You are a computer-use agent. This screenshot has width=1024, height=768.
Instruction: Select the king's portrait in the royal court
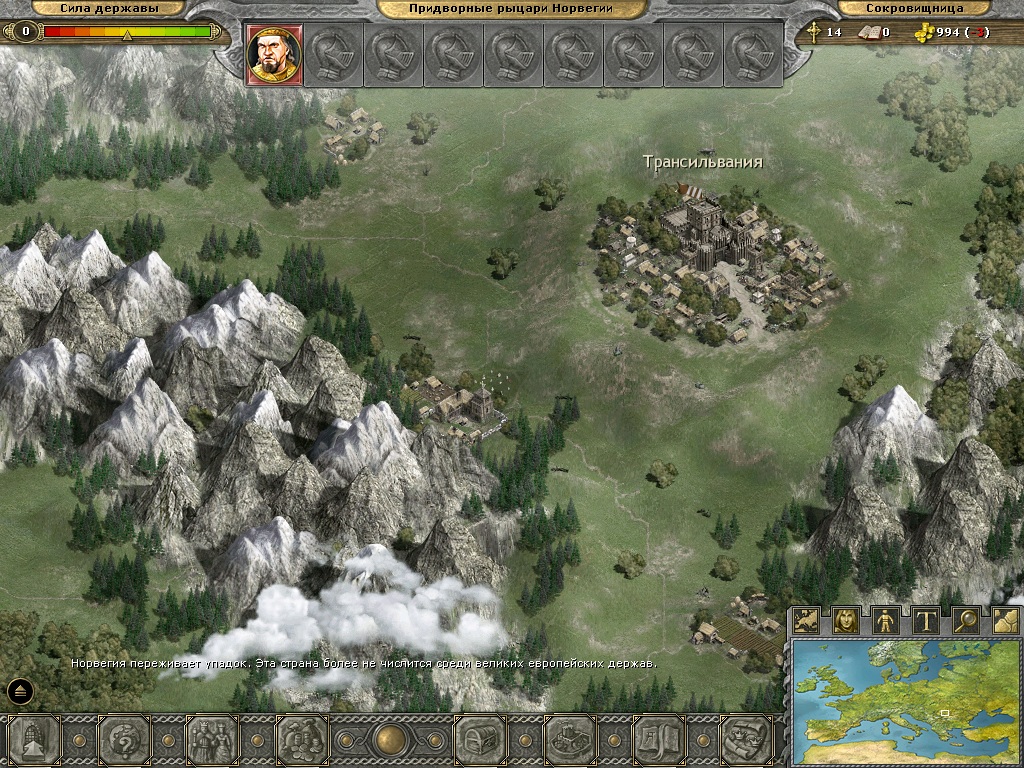273,53
